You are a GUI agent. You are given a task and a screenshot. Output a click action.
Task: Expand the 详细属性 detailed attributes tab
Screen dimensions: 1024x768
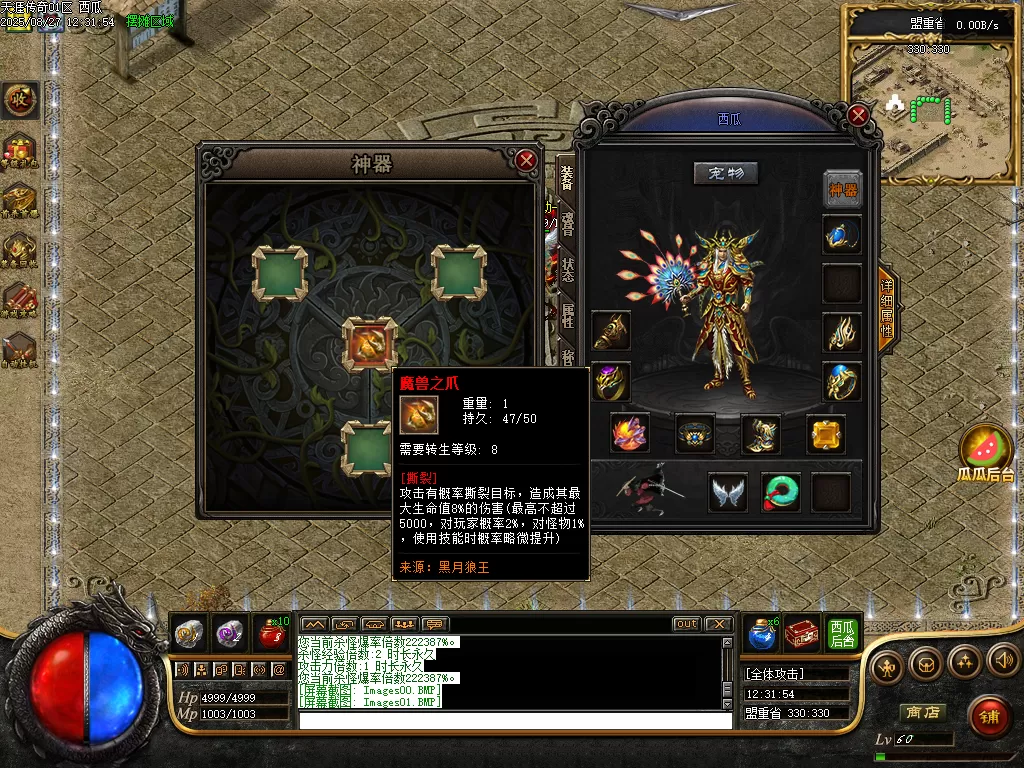887,309
